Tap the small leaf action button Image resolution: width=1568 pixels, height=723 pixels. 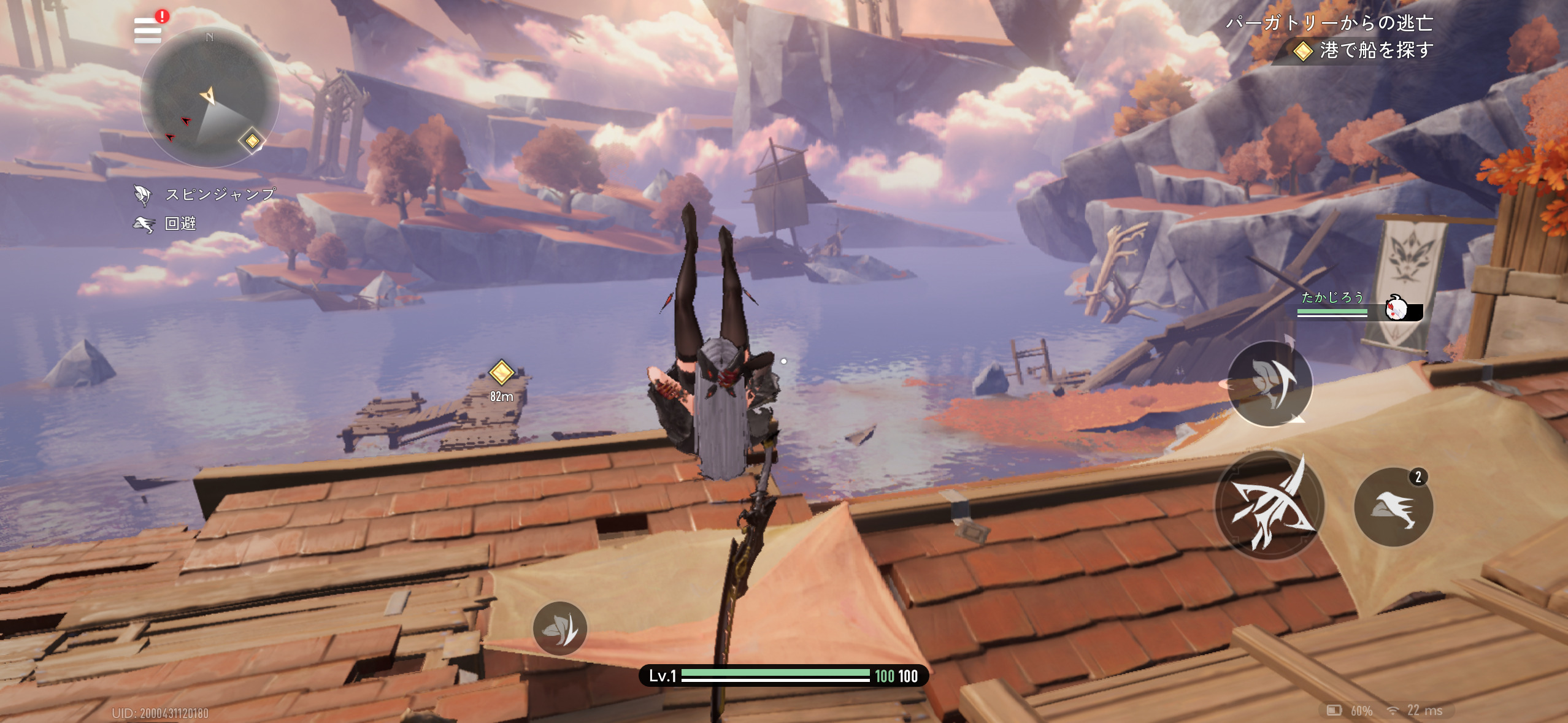[x=559, y=628]
